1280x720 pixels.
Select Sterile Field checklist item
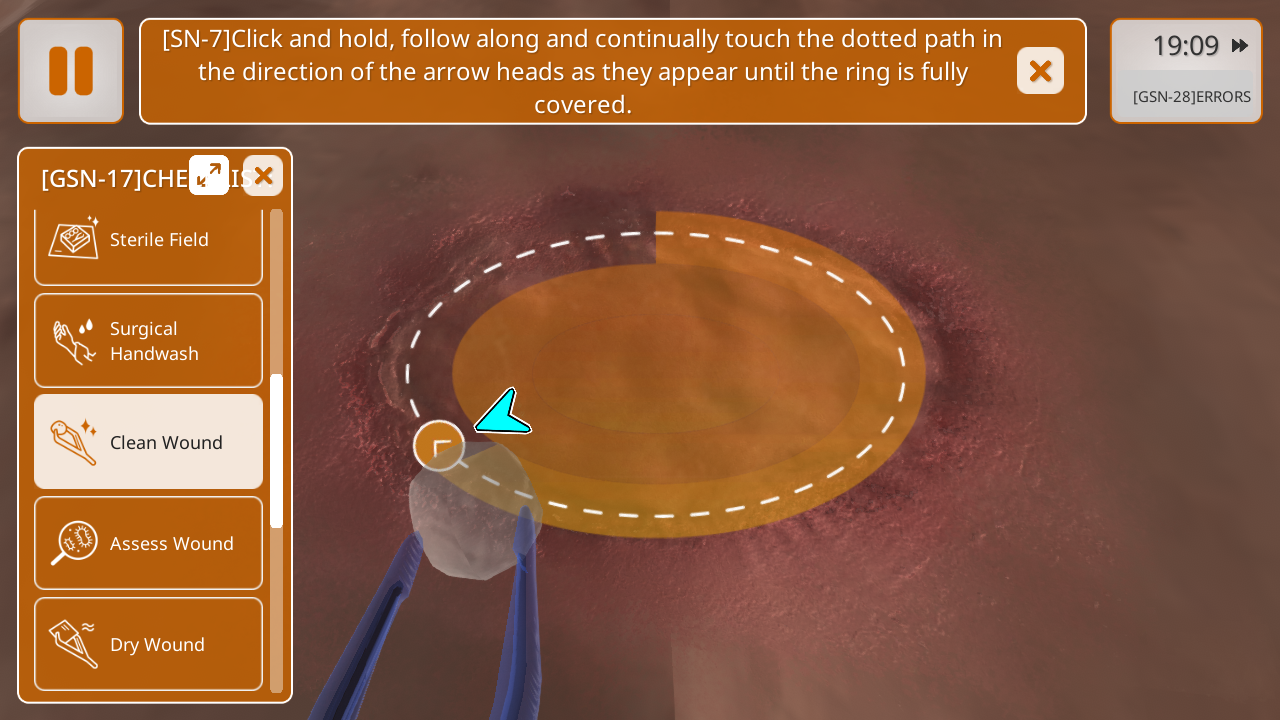click(148, 241)
